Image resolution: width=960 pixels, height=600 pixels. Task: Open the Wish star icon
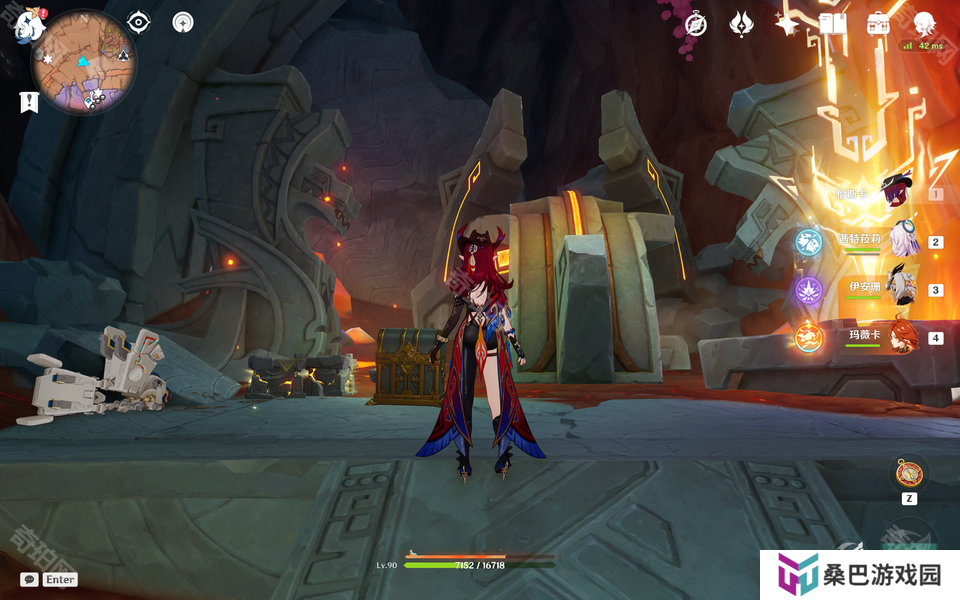click(787, 24)
